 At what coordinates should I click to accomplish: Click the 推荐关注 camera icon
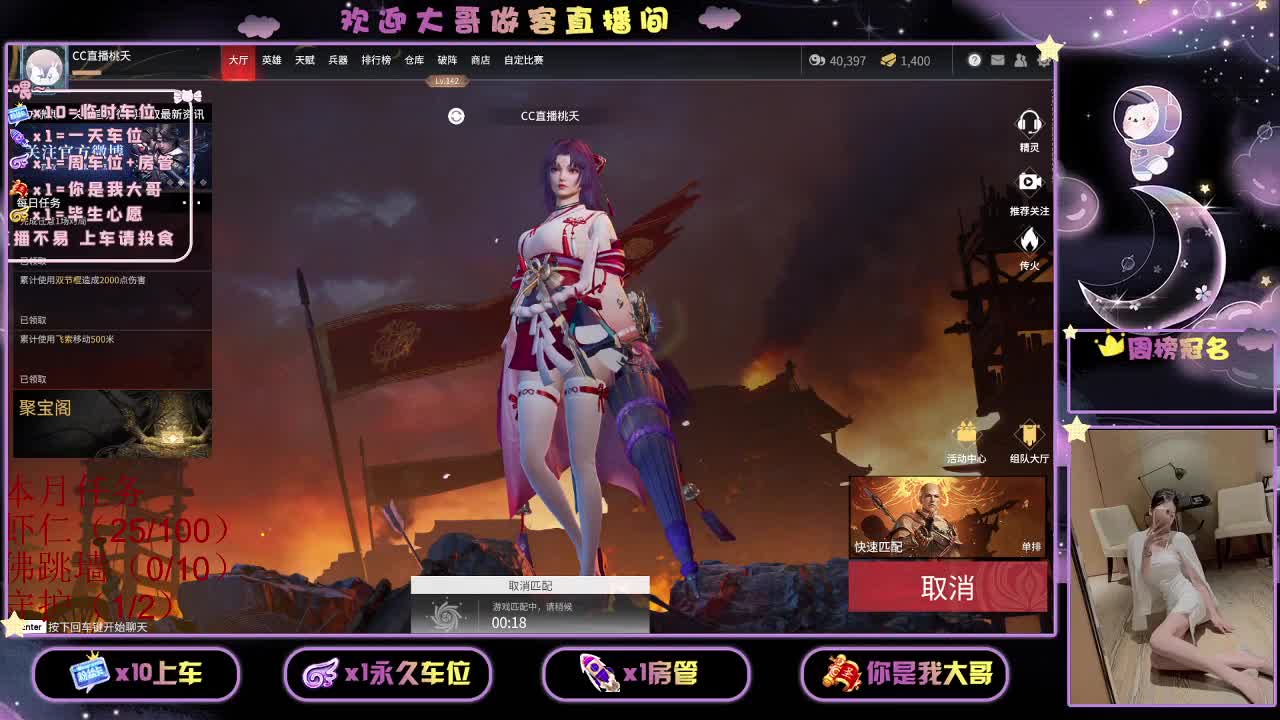pos(1031,183)
